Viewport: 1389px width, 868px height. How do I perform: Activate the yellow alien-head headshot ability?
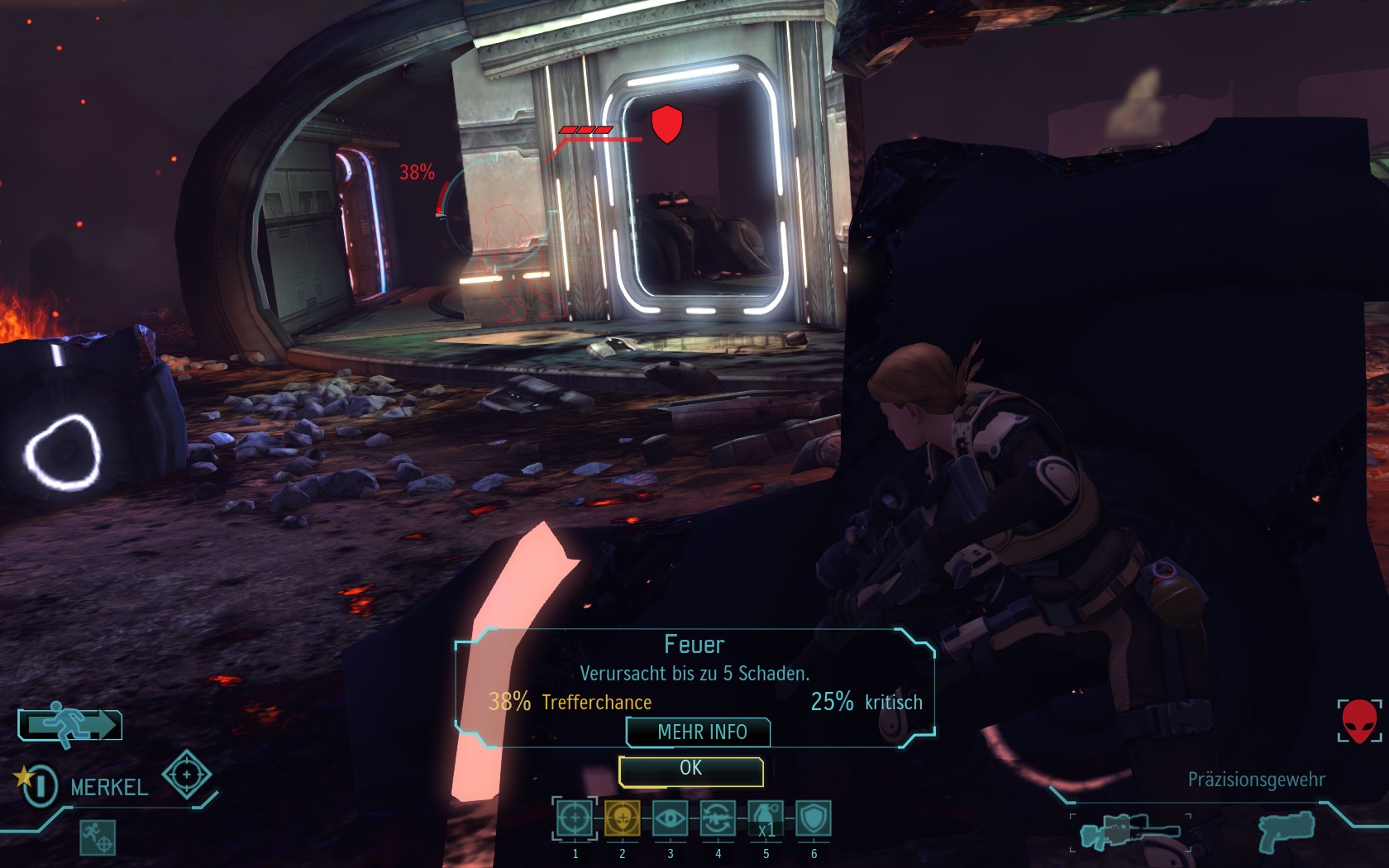point(622,819)
